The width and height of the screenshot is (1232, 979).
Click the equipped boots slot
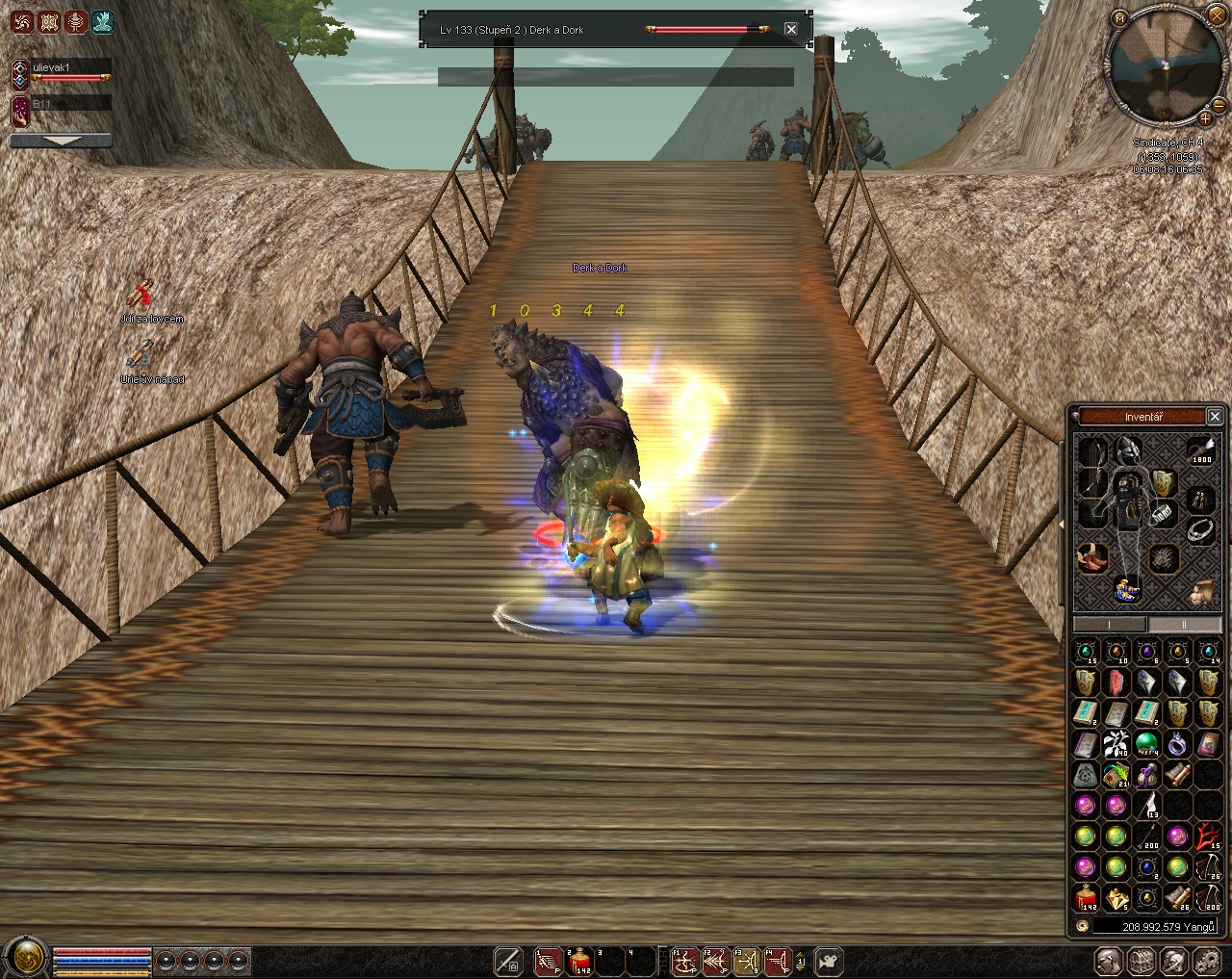pos(1091,555)
